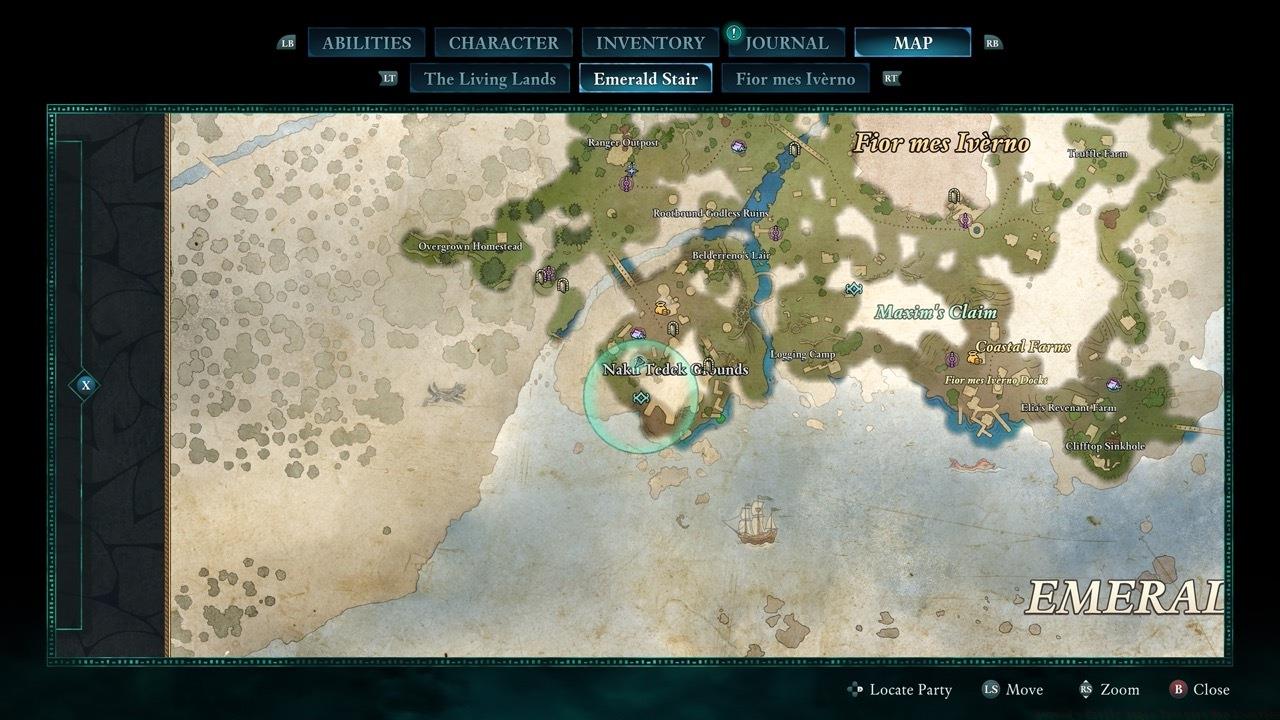Select the purple tent camp icon north of Belderreno's Lair
The height and width of the screenshot is (720, 1280).
738,146
